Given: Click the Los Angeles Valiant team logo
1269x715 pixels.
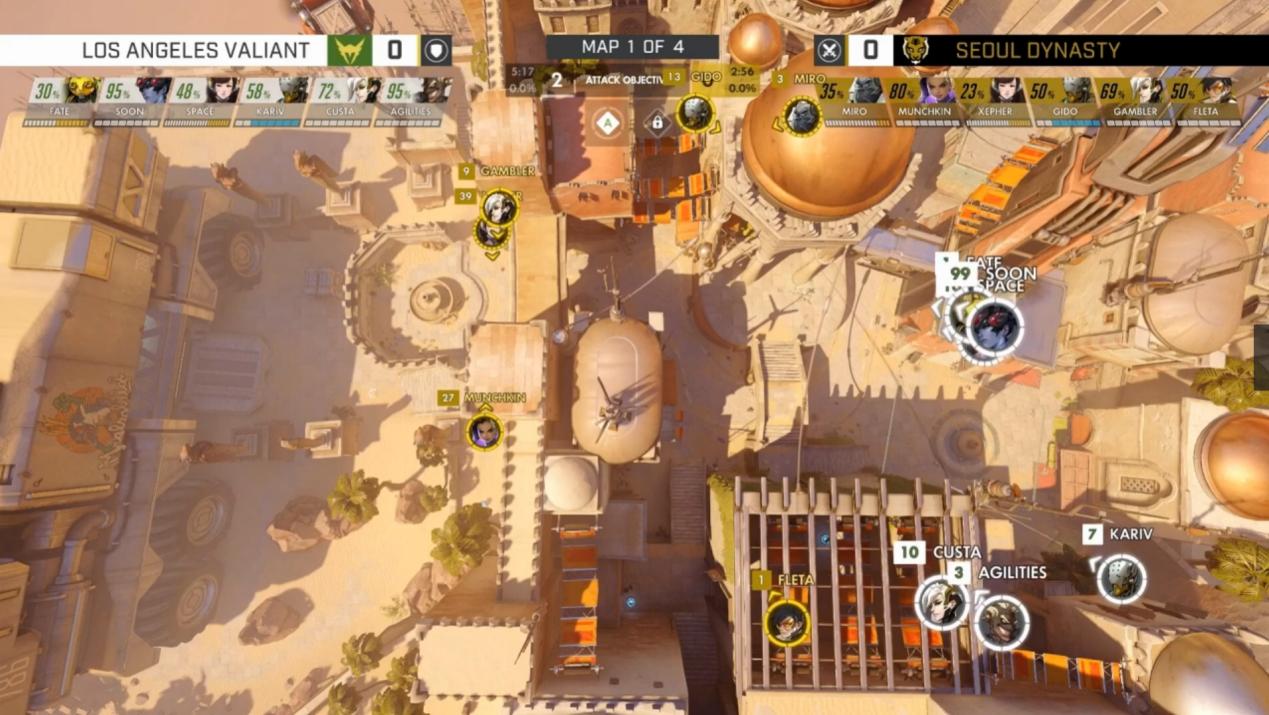Looking at the screenshot, I should pos(349,50).
